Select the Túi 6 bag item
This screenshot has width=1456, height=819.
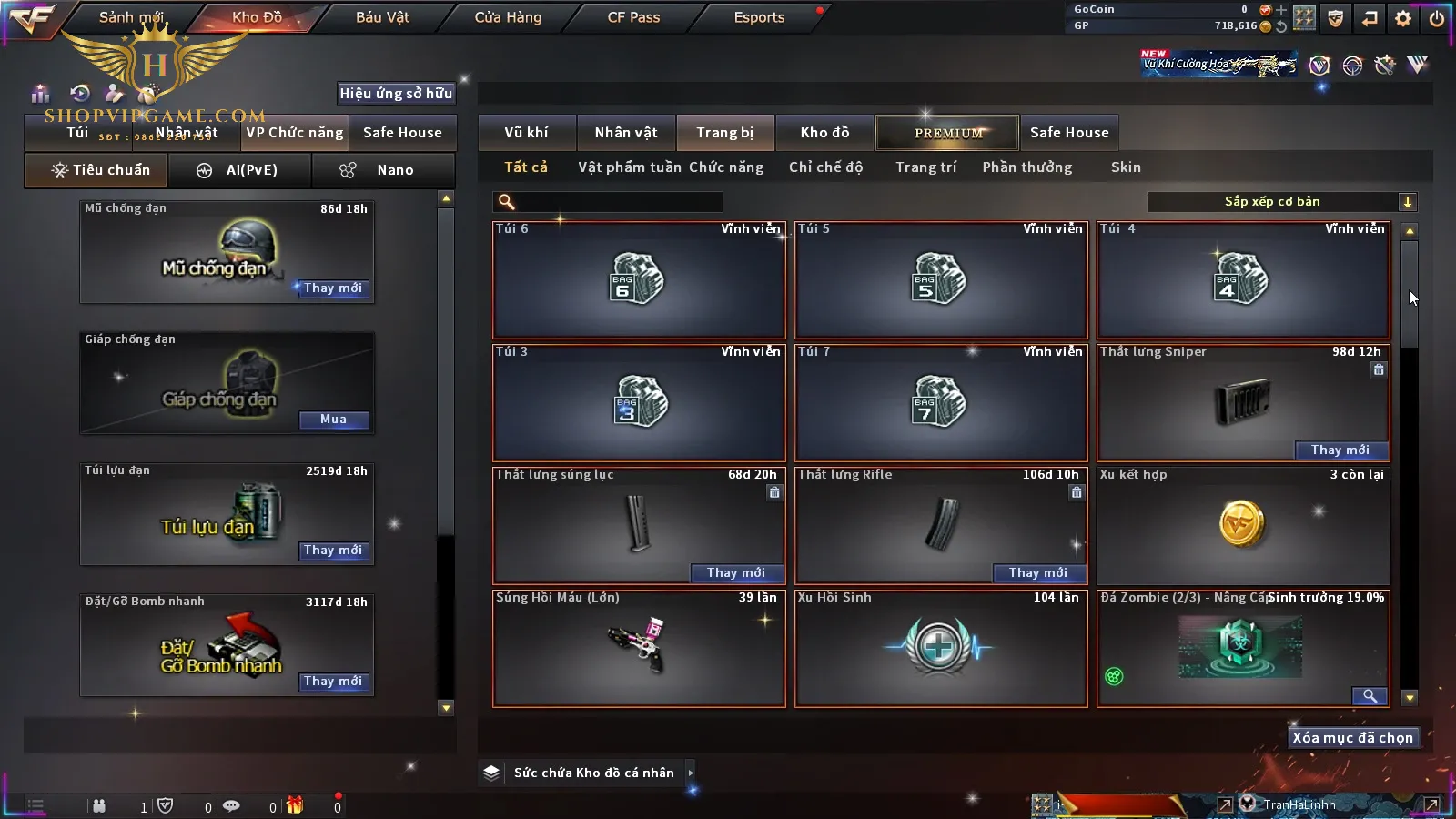coord(638,280)
